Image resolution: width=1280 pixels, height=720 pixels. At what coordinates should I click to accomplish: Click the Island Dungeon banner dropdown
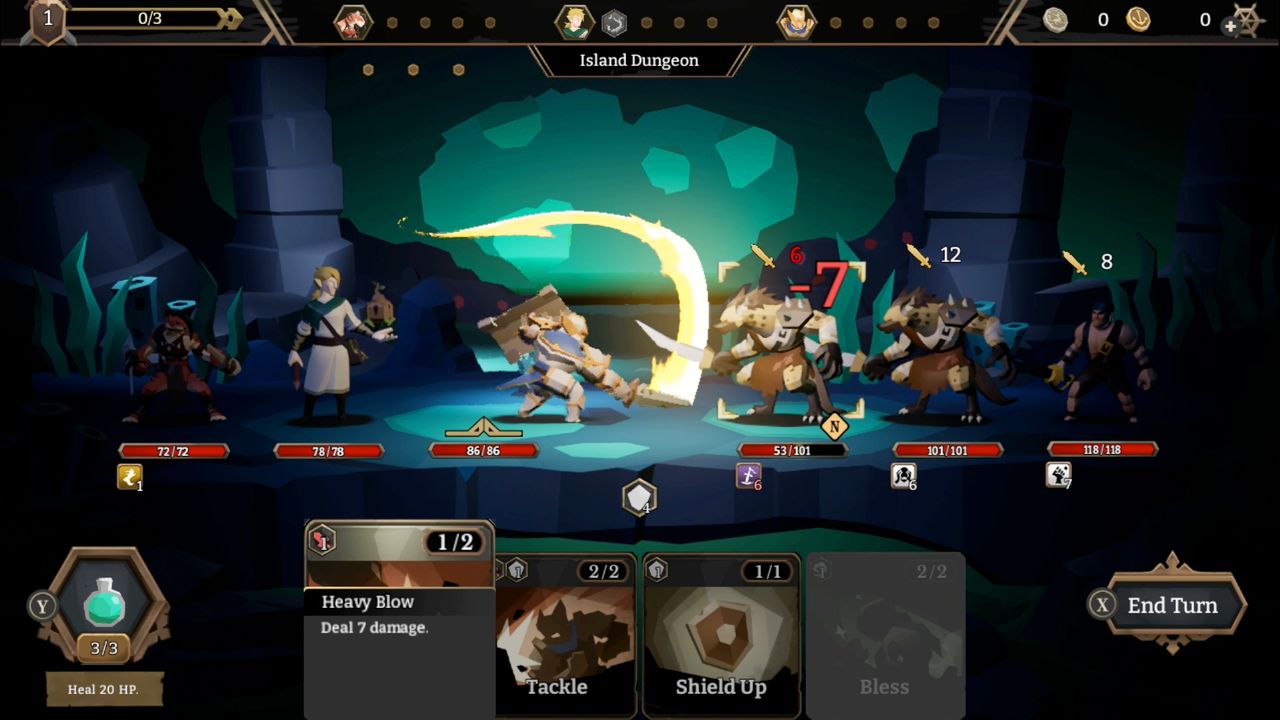tap(637, 61)
